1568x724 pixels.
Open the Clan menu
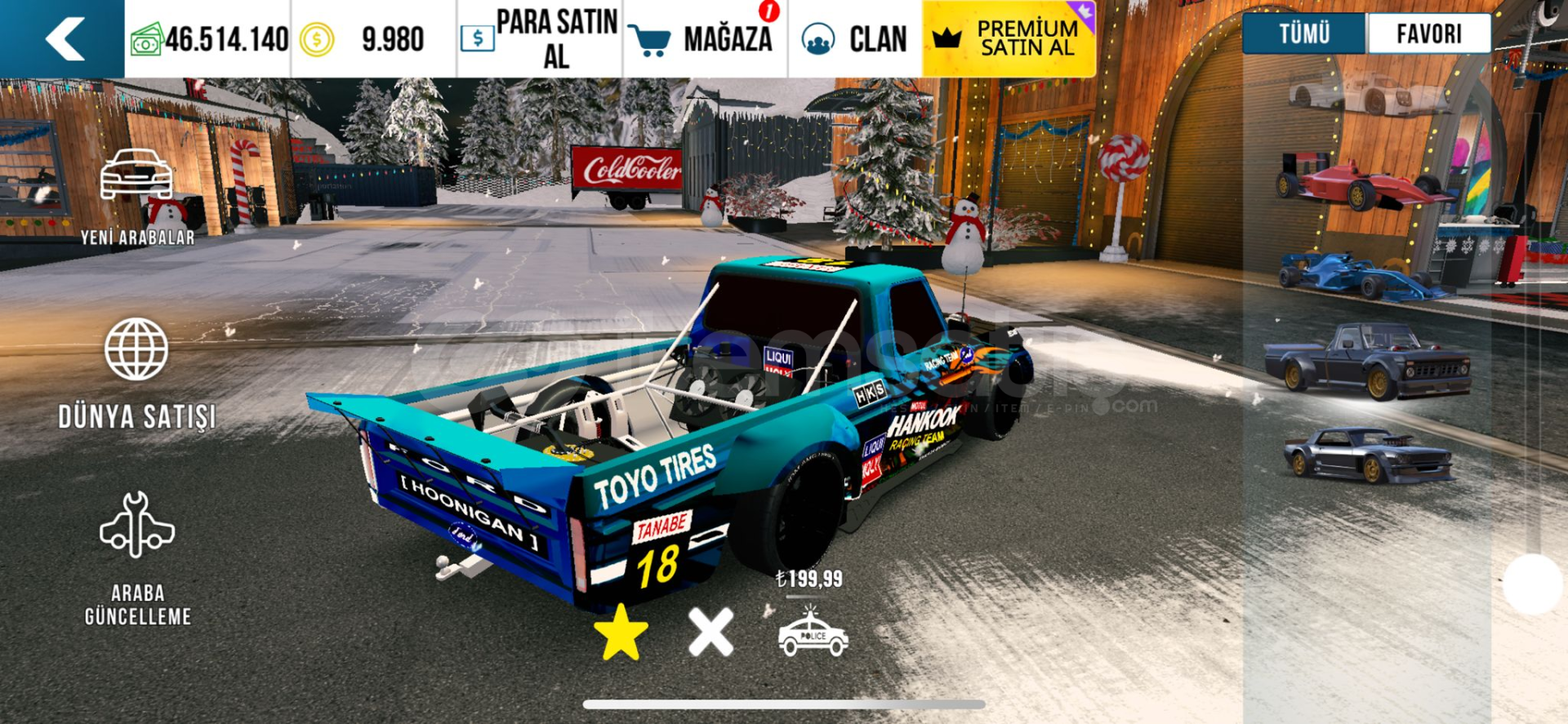coord(854,38)
